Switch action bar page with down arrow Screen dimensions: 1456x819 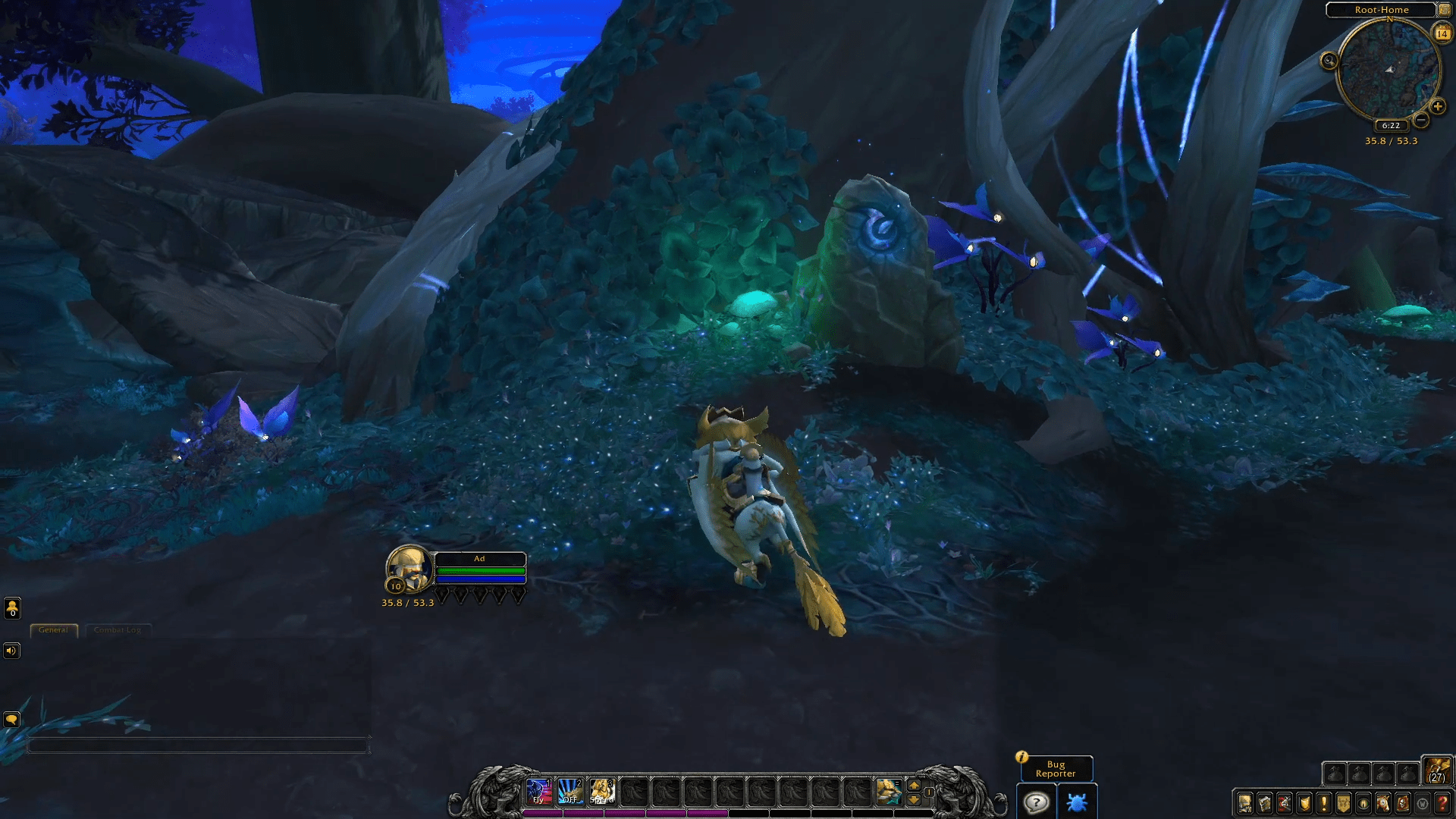coord(914,799)
